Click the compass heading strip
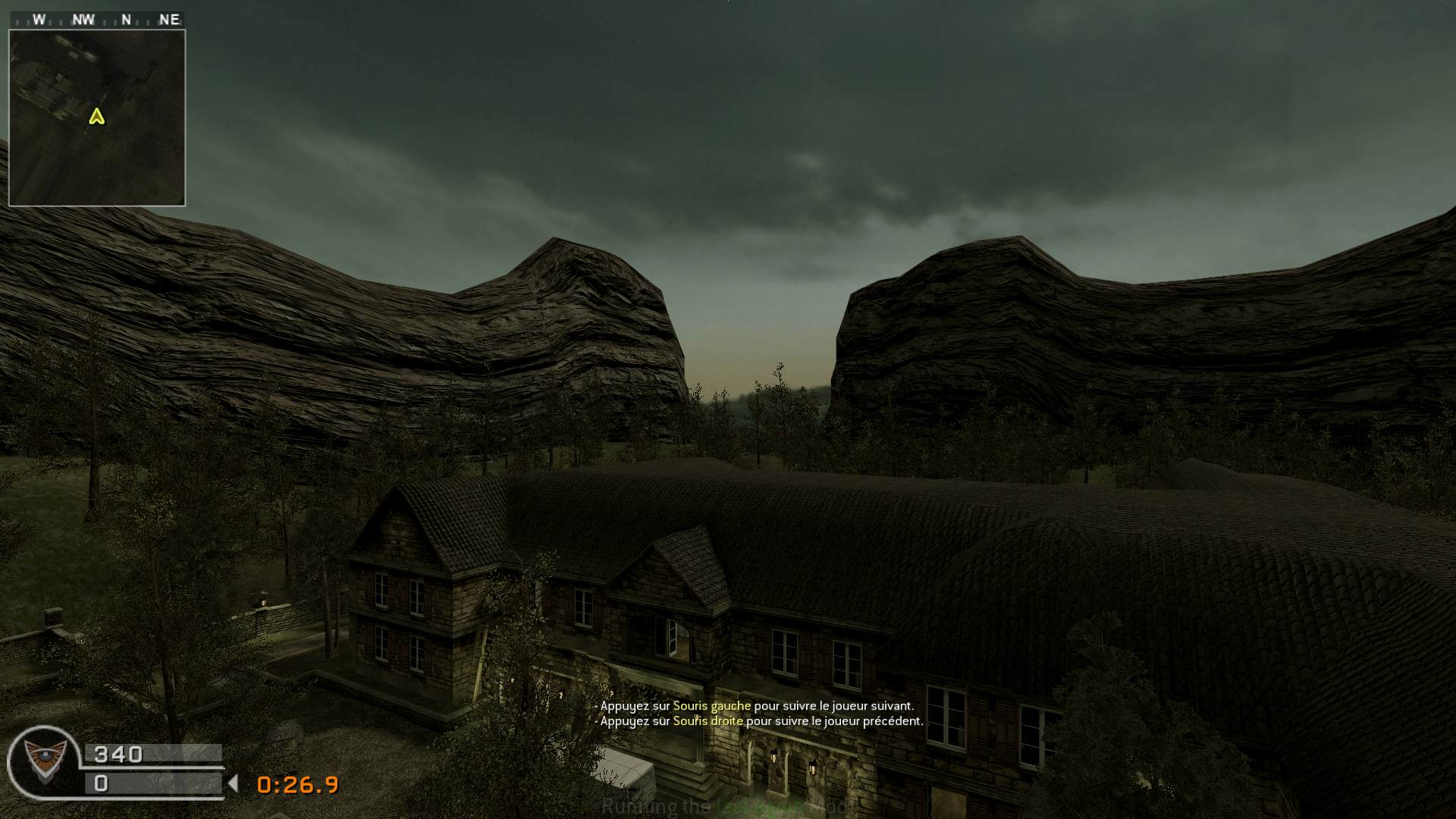1456x819 pixels. point(97,20)
